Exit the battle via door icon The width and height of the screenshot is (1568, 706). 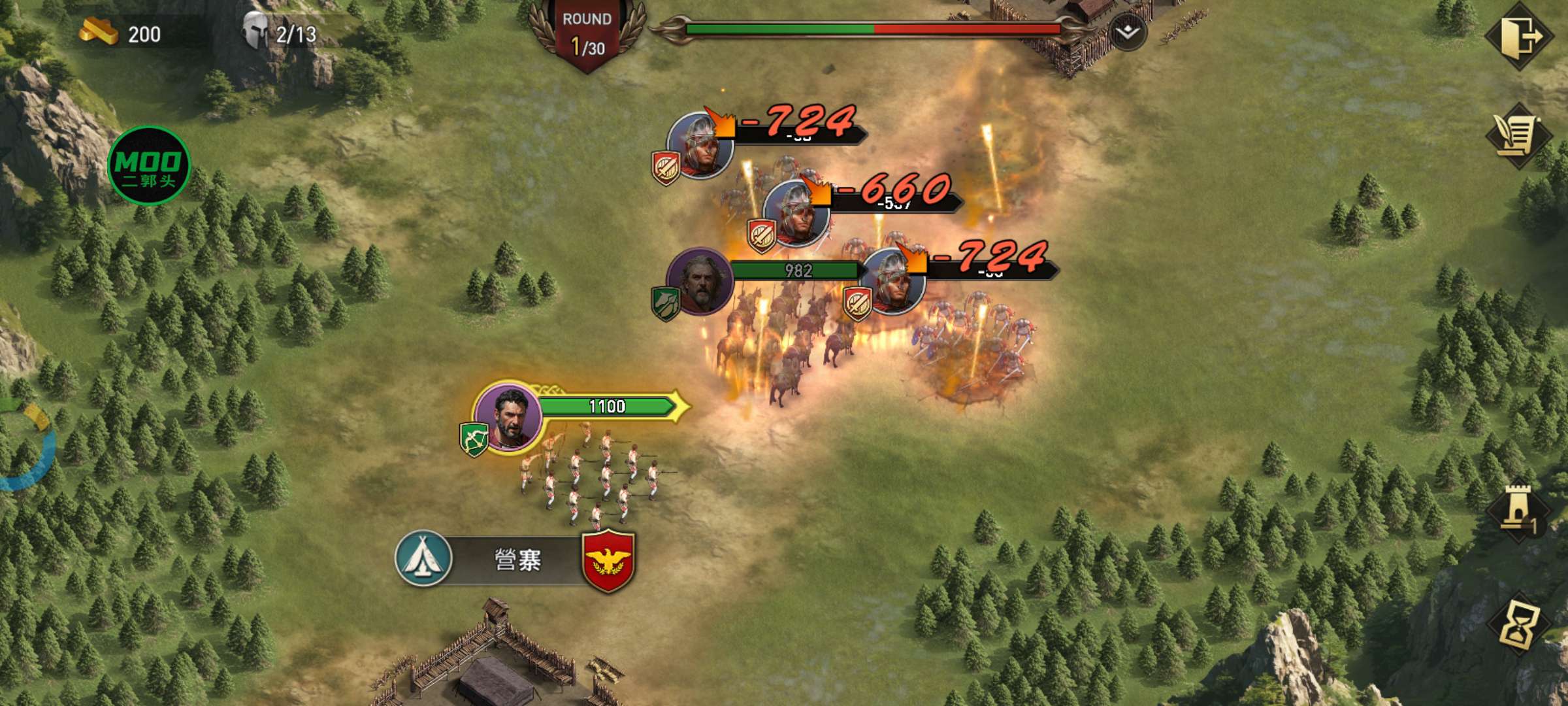pyautogui.click(x=1520, y=35)
